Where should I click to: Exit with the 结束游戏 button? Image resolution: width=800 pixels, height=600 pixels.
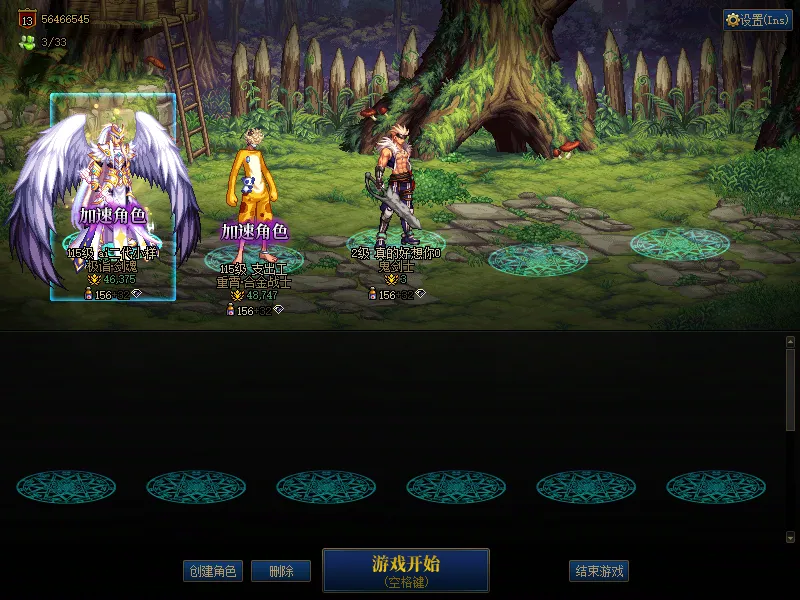[599, 571]
